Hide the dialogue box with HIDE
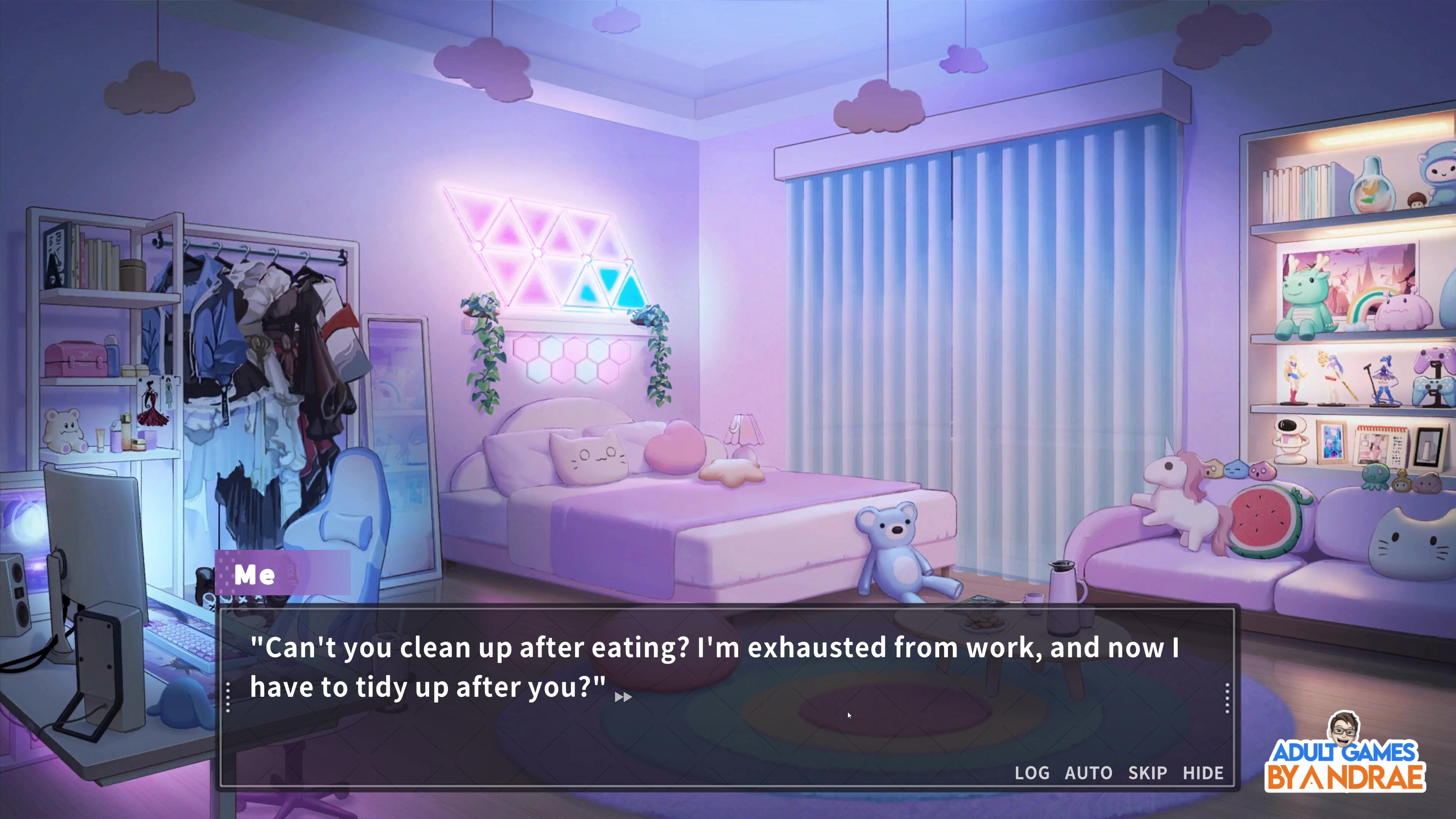The image size is (1456, 819). [x=1203, y=773]
